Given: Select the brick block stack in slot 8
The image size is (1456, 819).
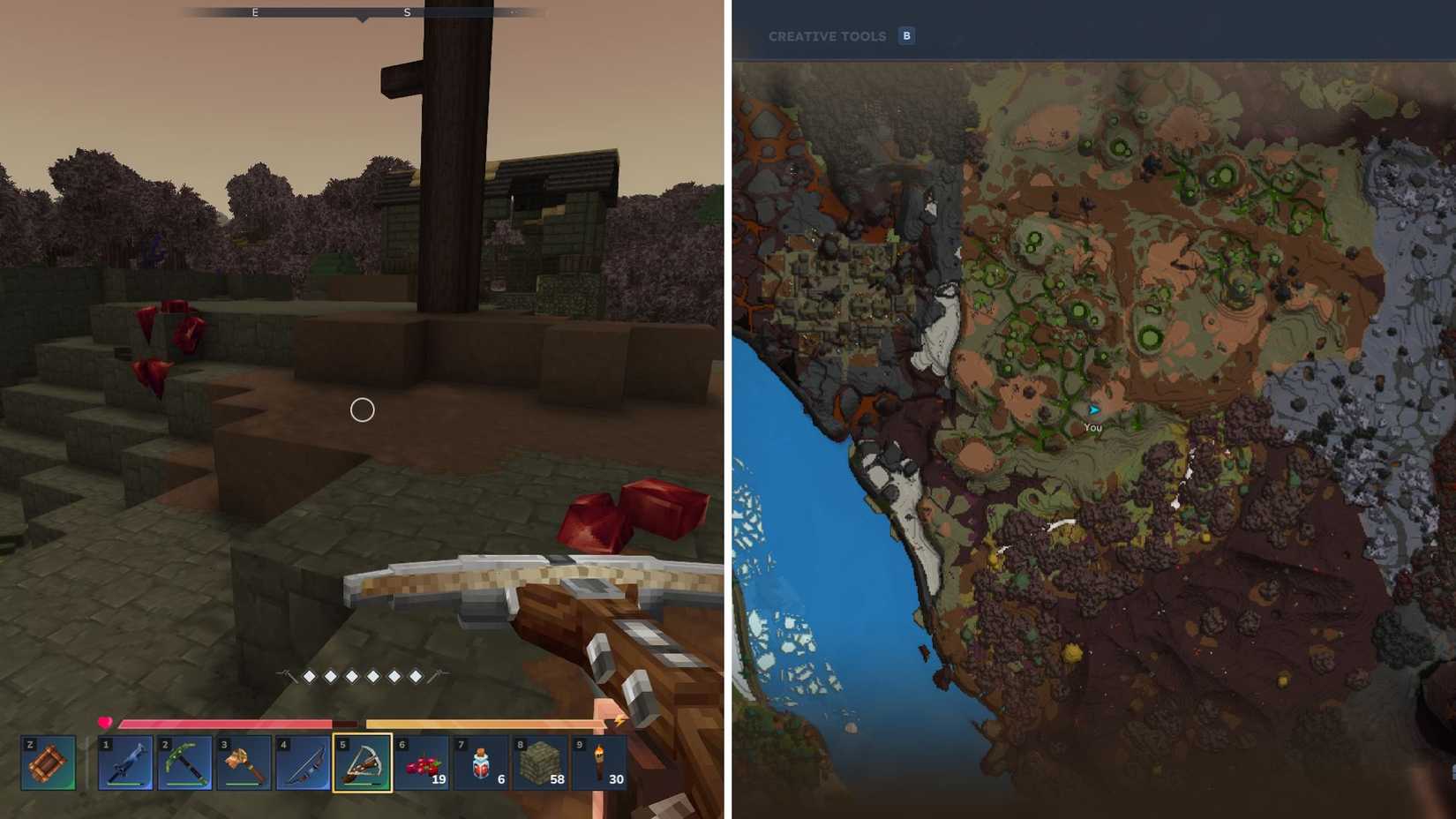Looking at the screenshot, I should [x=542, y=764].
